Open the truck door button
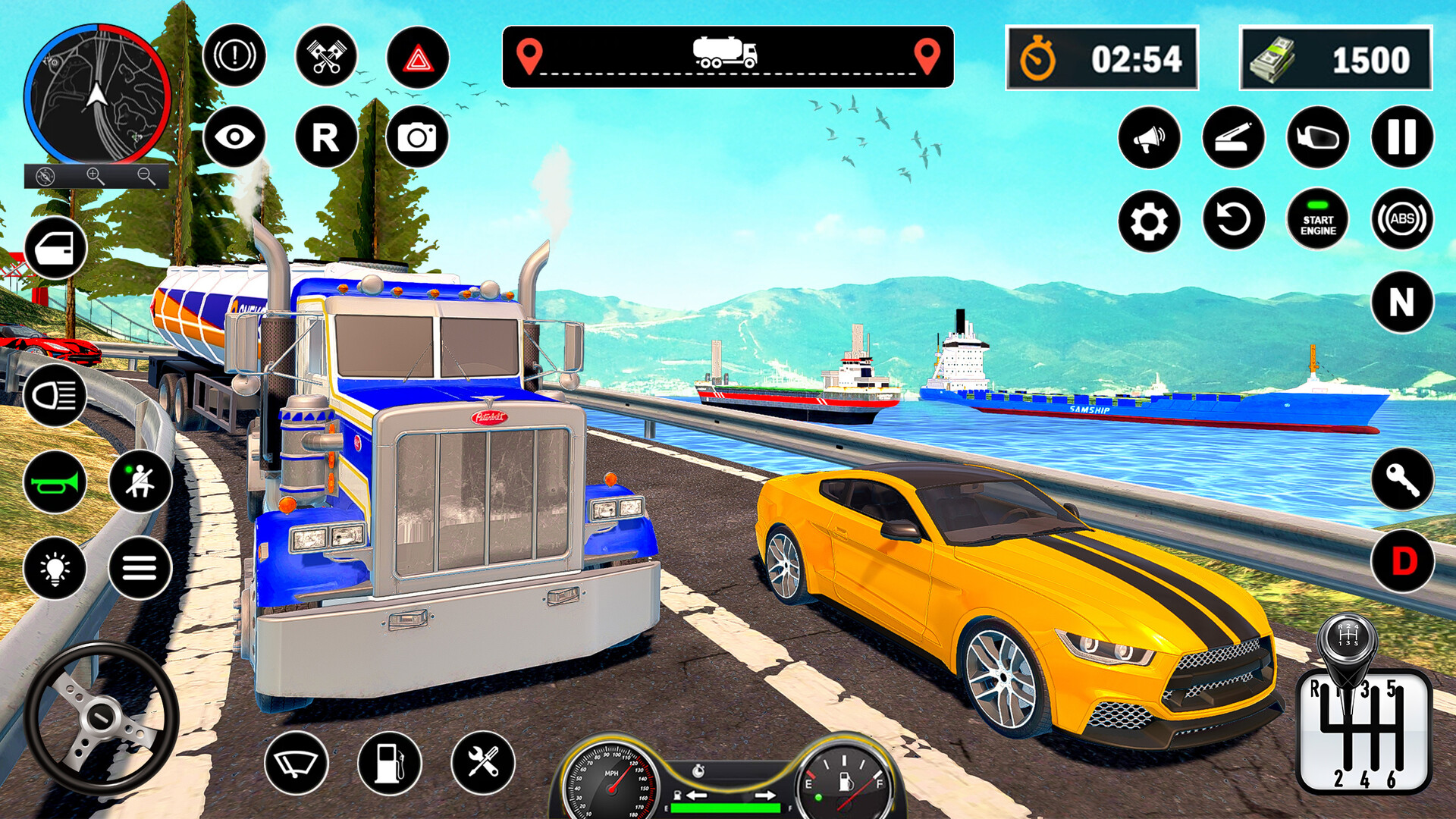This screenshot has width=1456, height=819. [55, 248]
